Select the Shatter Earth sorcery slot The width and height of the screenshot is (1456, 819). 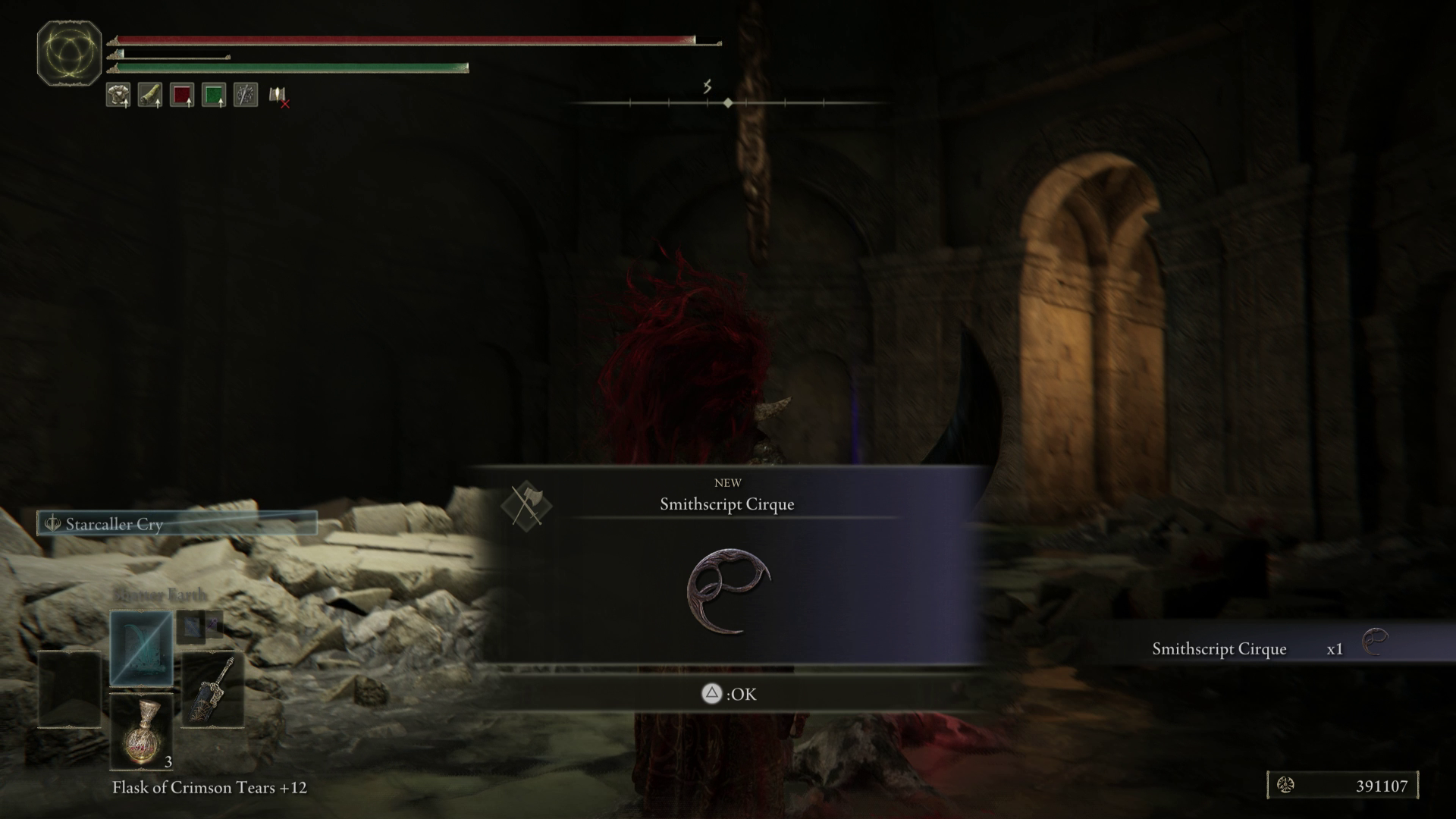pos(142,646)
